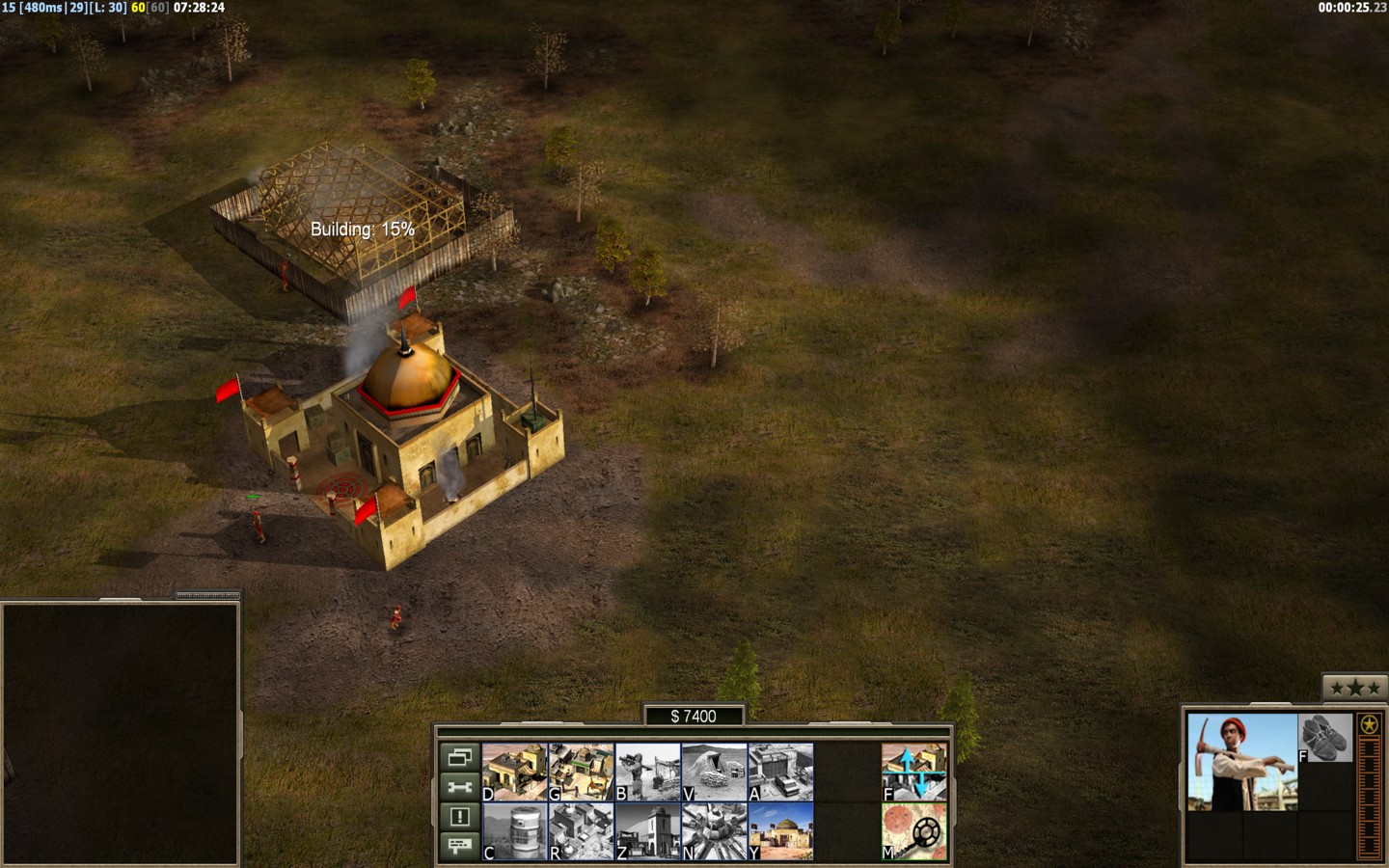Screen dimensions: 1389x868
Task: Pick the domed compound icon labeled R
Action: click(581, 831)
